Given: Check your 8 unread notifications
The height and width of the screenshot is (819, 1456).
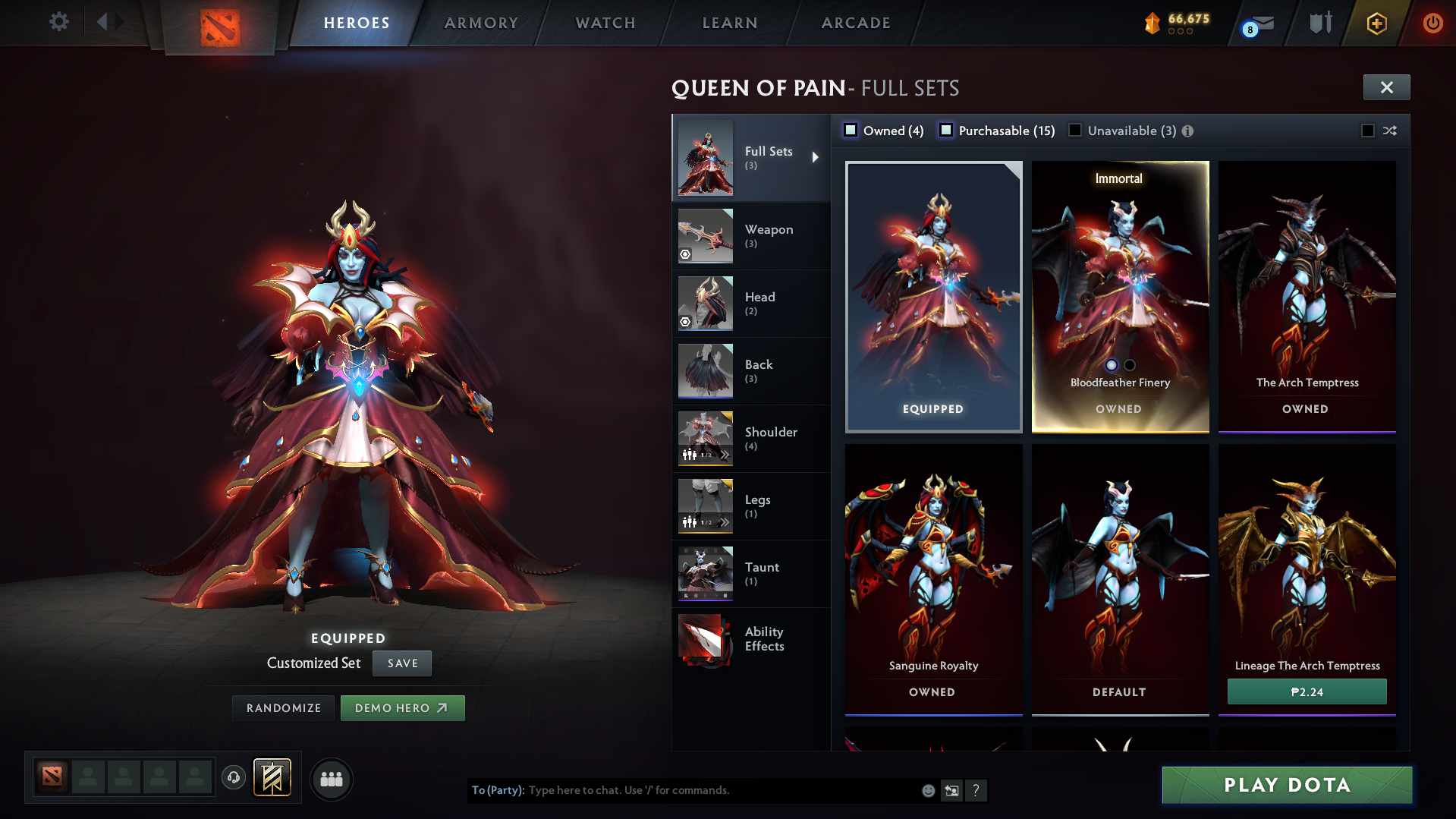Looking at the screenshot, I should click(1256, 22).
